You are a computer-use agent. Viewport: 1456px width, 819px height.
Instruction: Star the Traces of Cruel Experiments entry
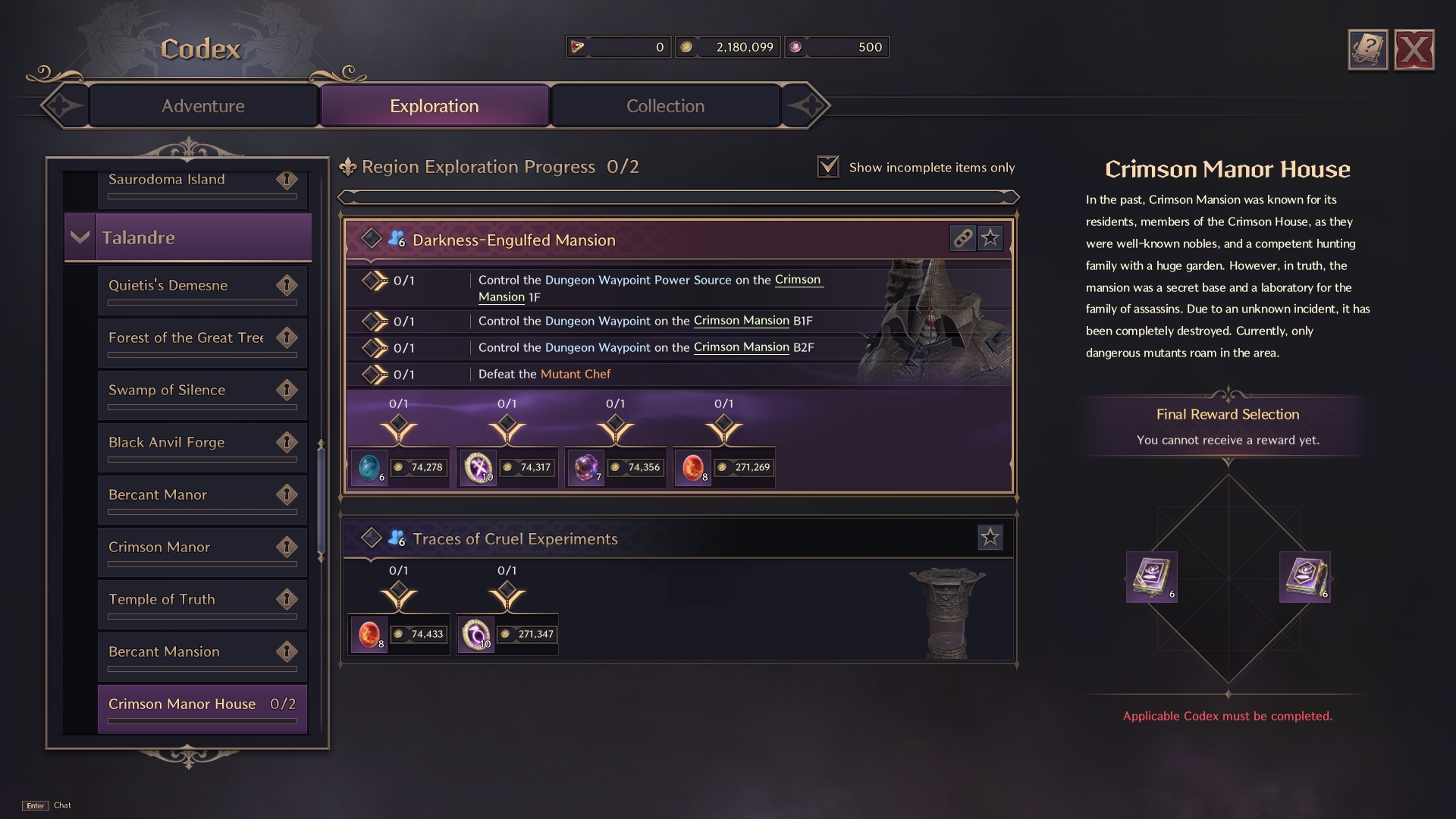coord(990,538)
